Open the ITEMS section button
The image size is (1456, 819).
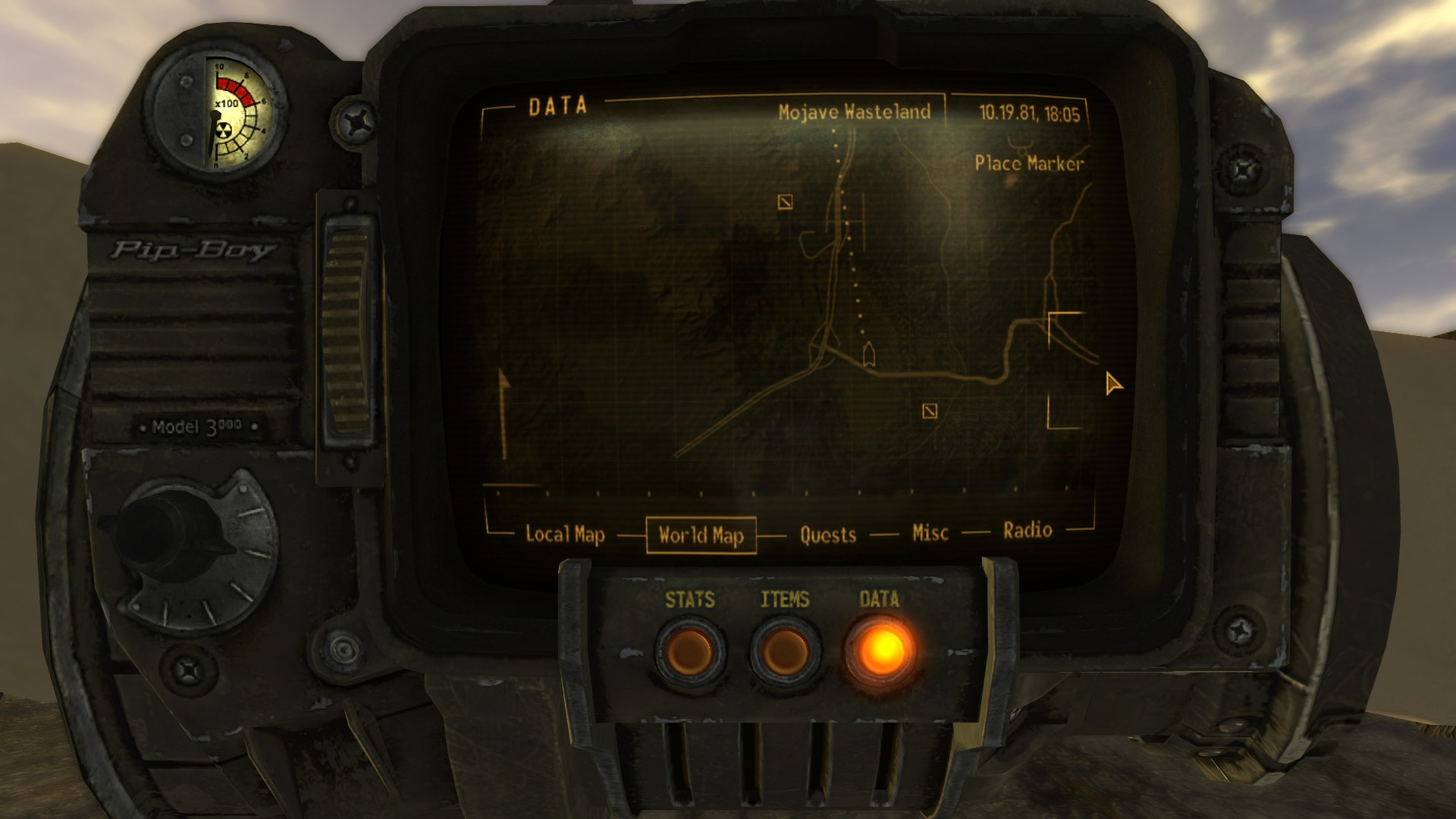(785, 652)
